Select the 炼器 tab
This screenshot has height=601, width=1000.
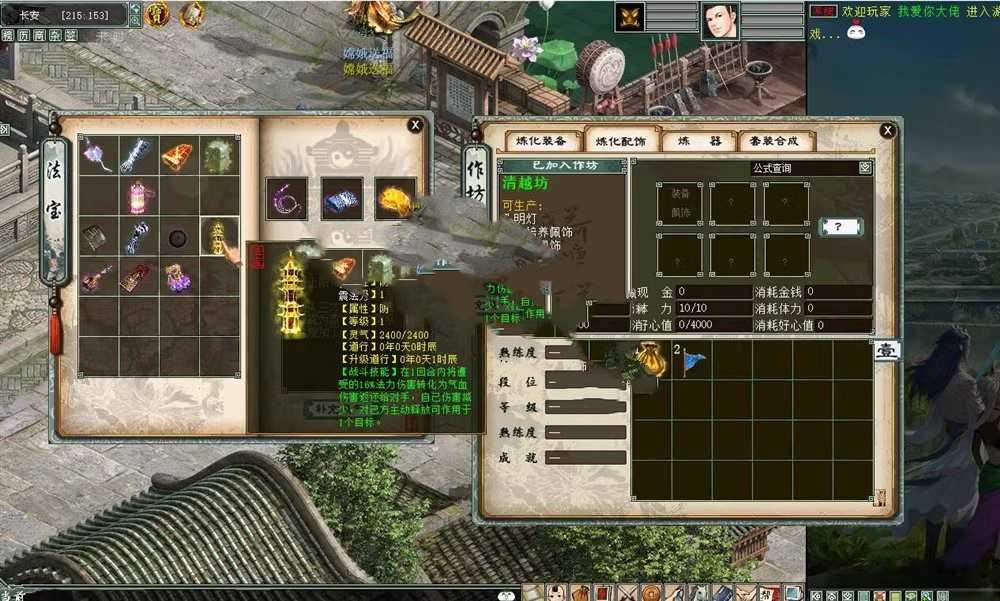pyautogui.click(x=697, y=141)
